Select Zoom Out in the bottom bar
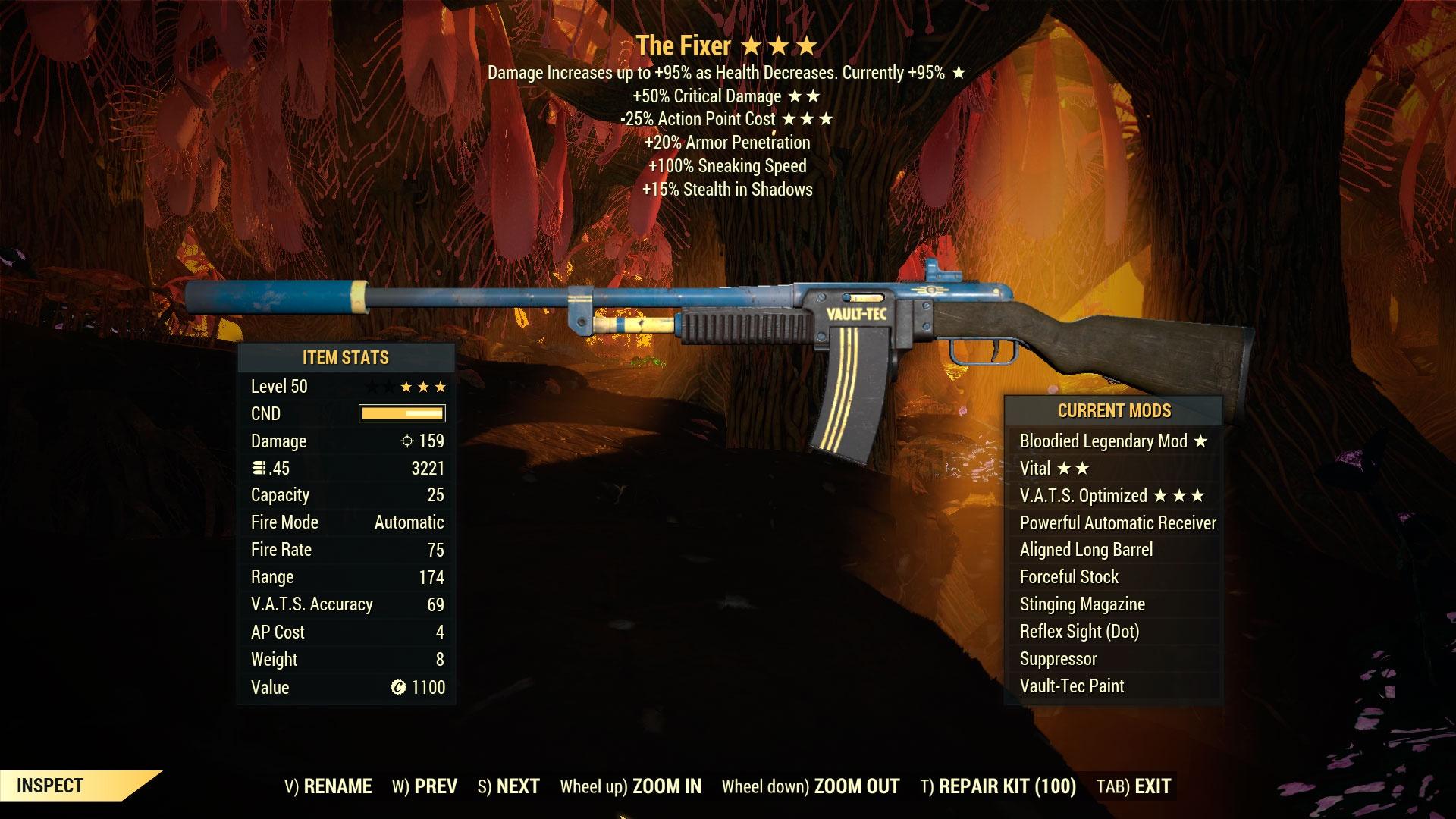 coord(811,786)
